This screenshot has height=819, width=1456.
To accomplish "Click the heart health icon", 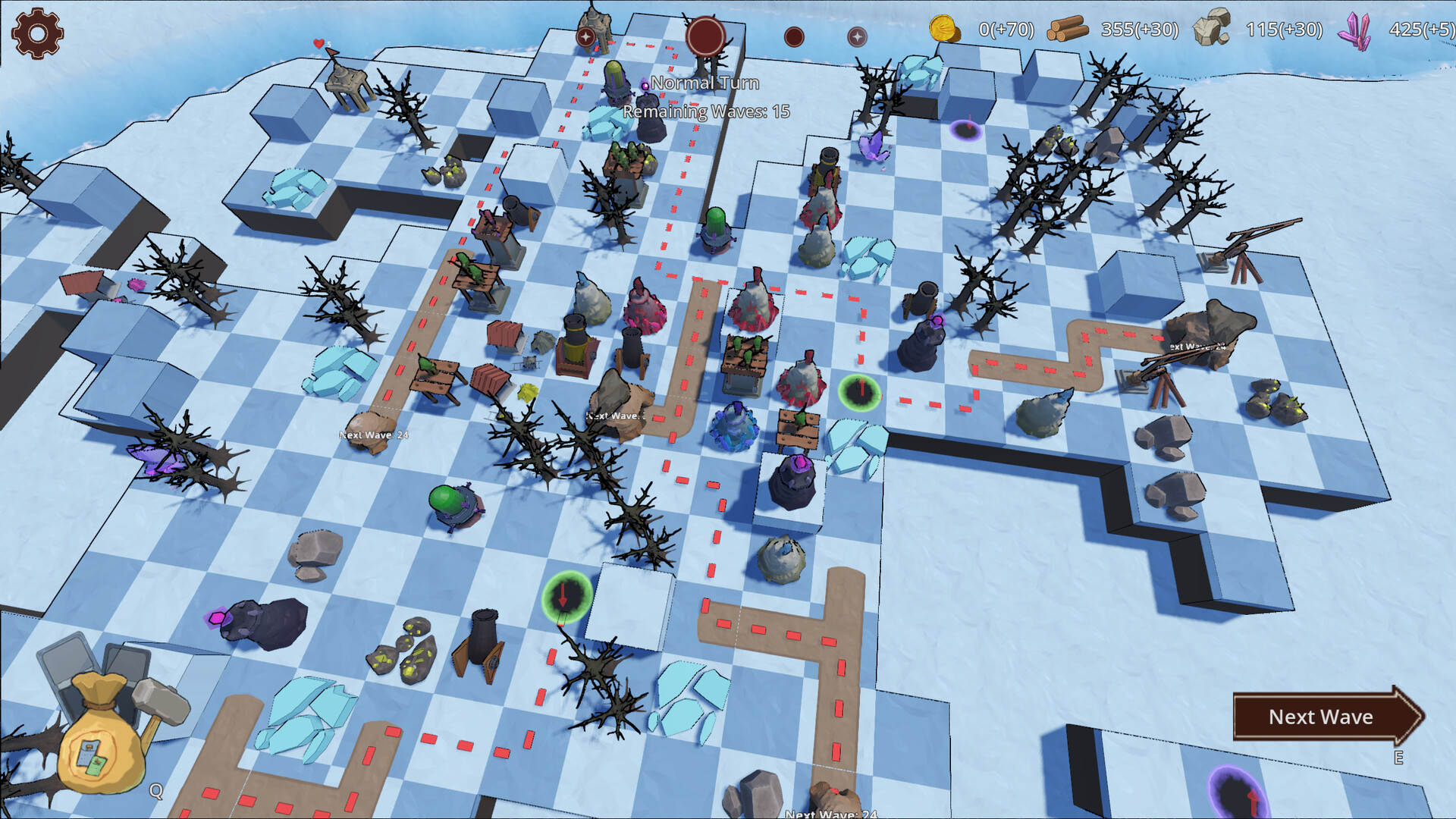I will tap(318, 44).
